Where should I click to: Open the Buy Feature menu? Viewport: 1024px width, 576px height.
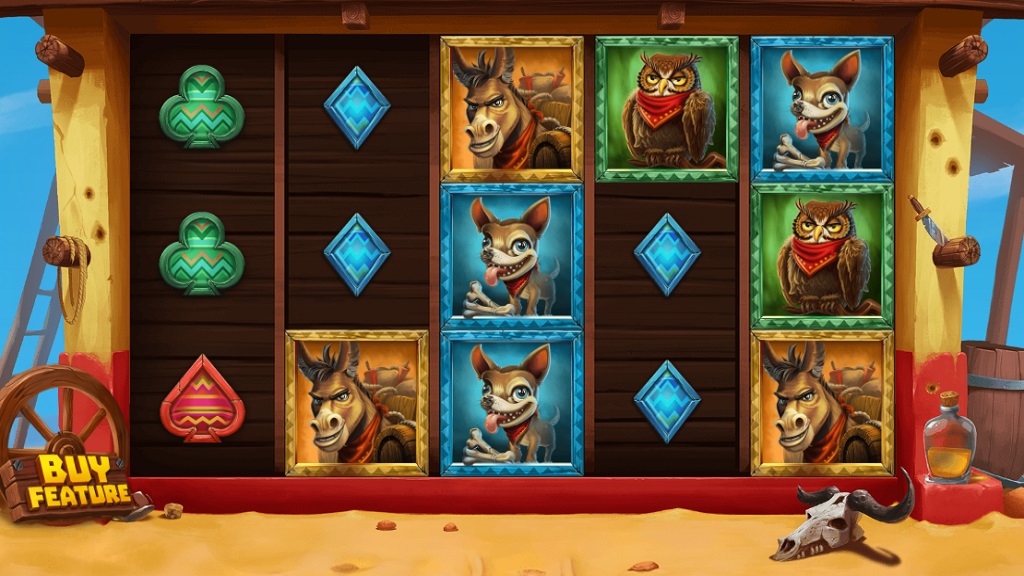coord(78,482)
